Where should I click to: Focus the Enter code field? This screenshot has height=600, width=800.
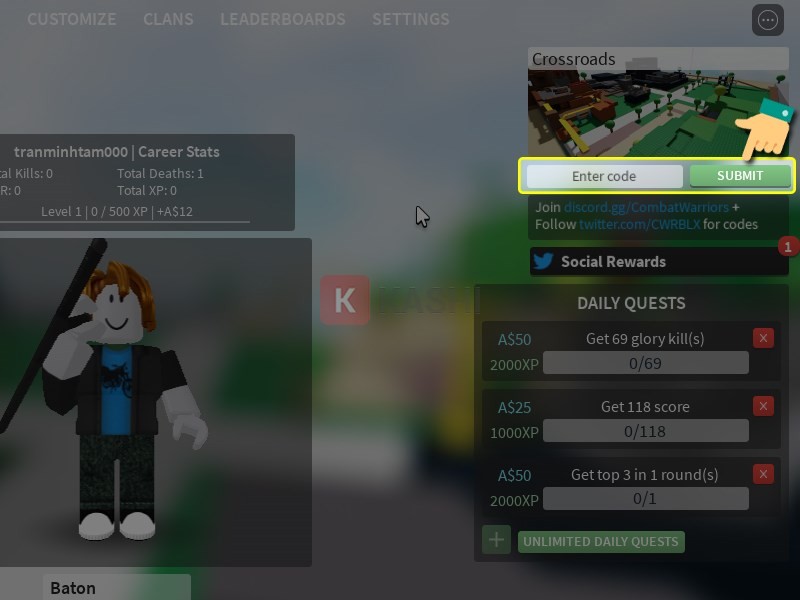click(604, 176)
